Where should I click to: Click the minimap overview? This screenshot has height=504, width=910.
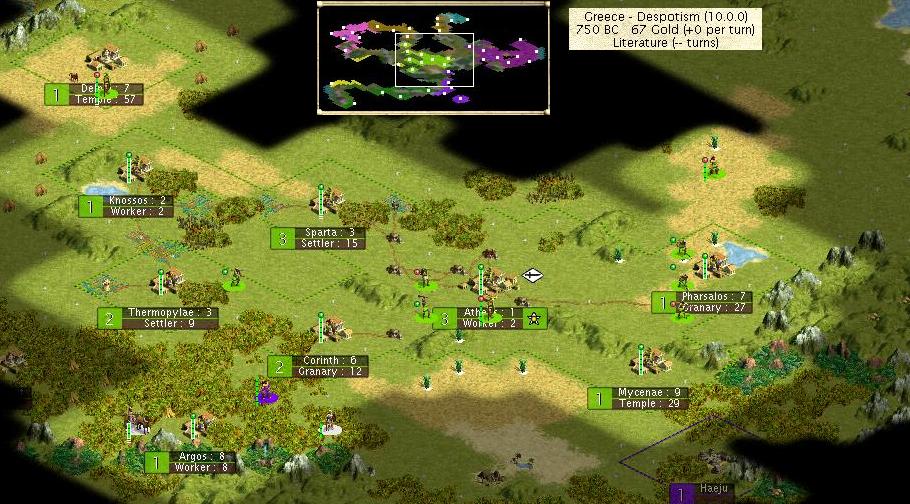[x=433, y=58]
